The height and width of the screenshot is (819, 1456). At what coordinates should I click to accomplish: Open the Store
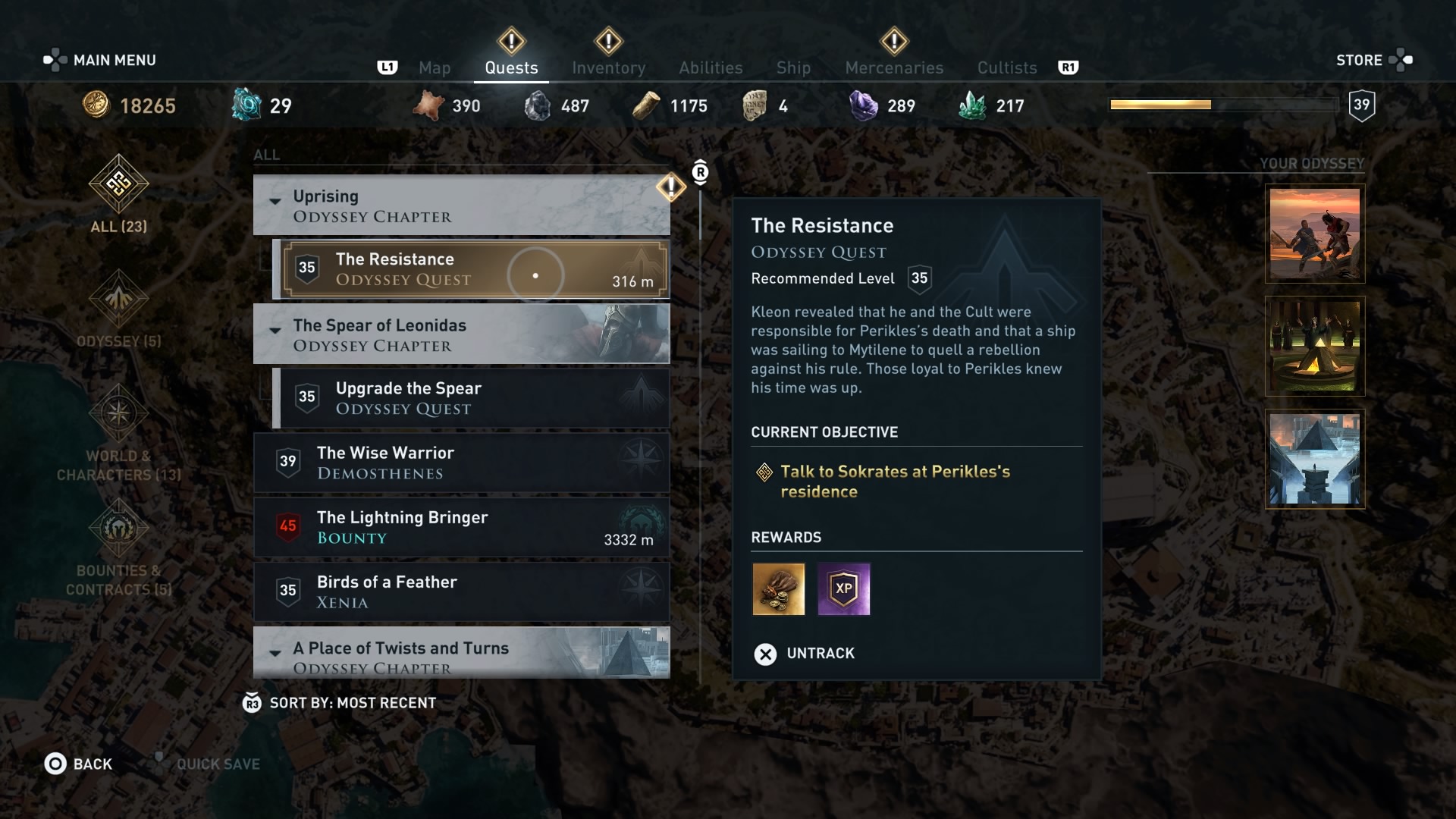pyautogui.click(x=1361, y=60)
